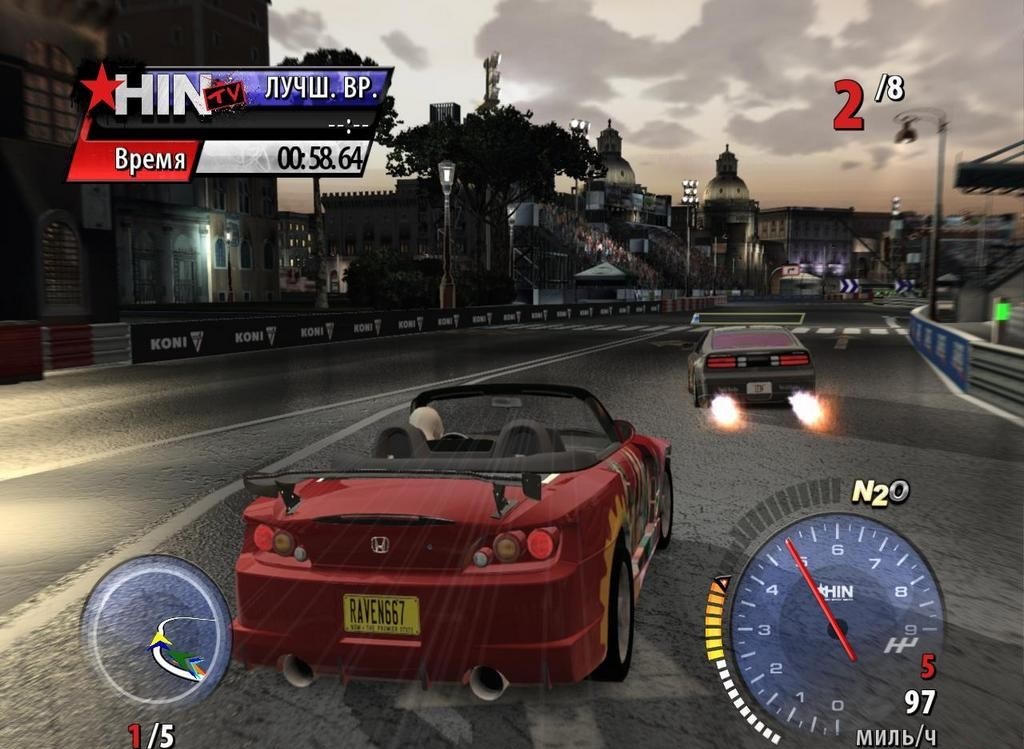
Task: Select the HIN TV logo badge
Action: 166,93
